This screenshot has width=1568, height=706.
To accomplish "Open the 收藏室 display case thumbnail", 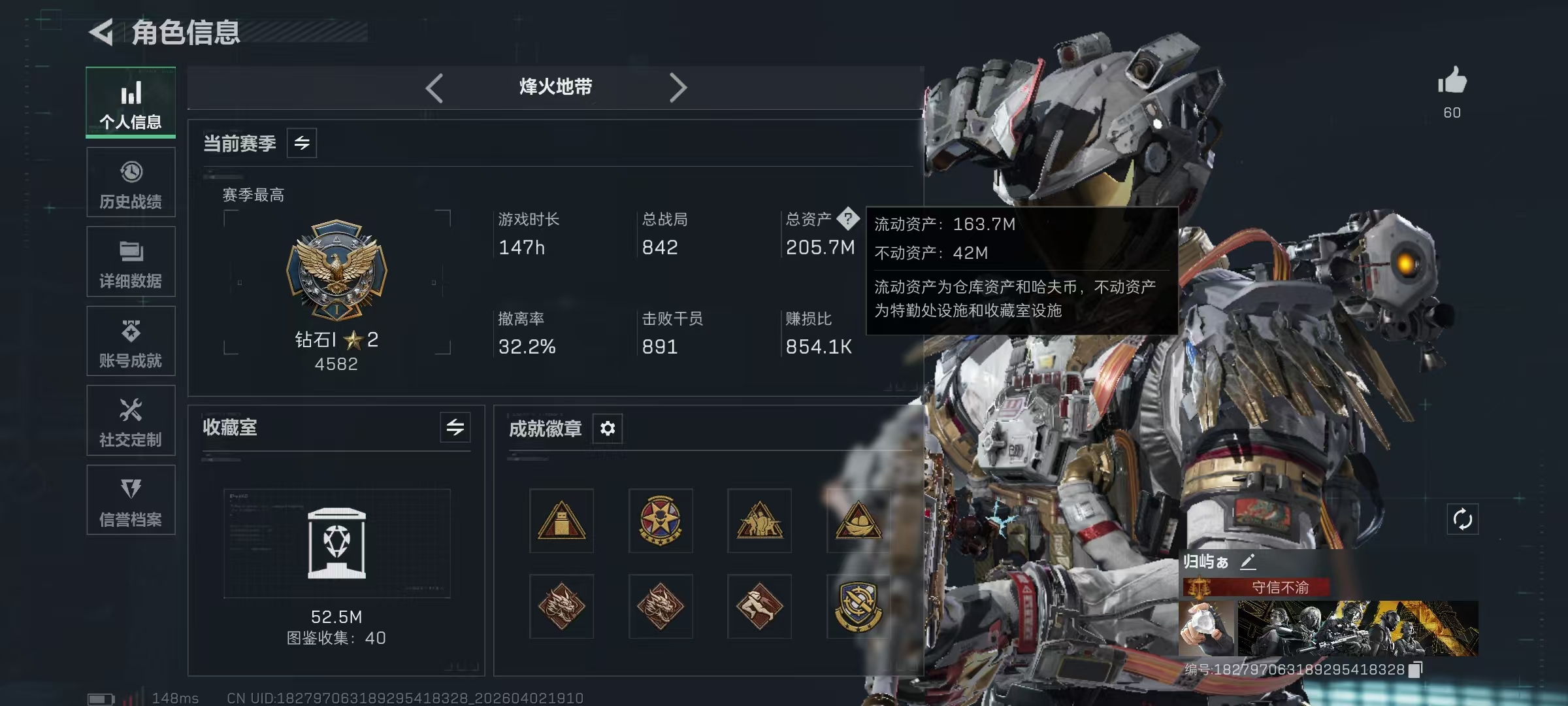I will point(336,543).
